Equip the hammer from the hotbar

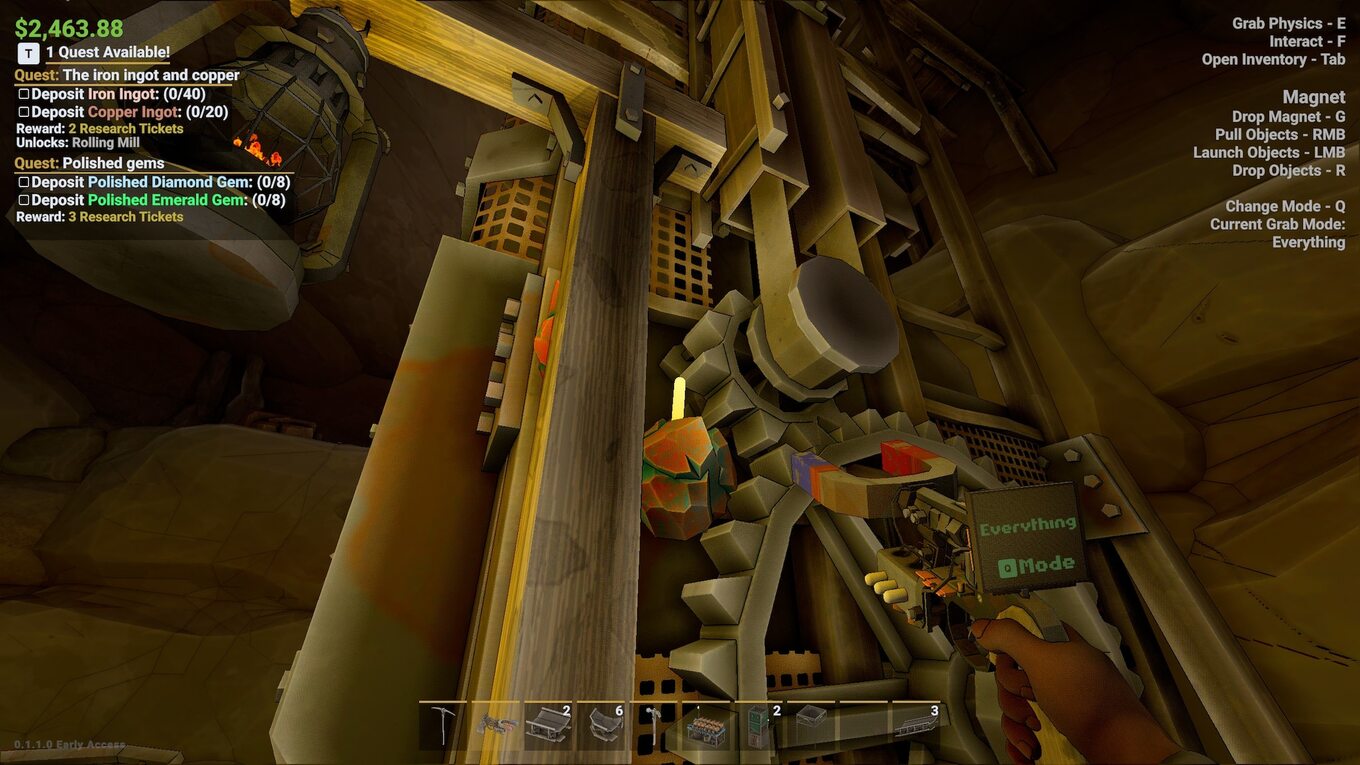click(654, 725)
